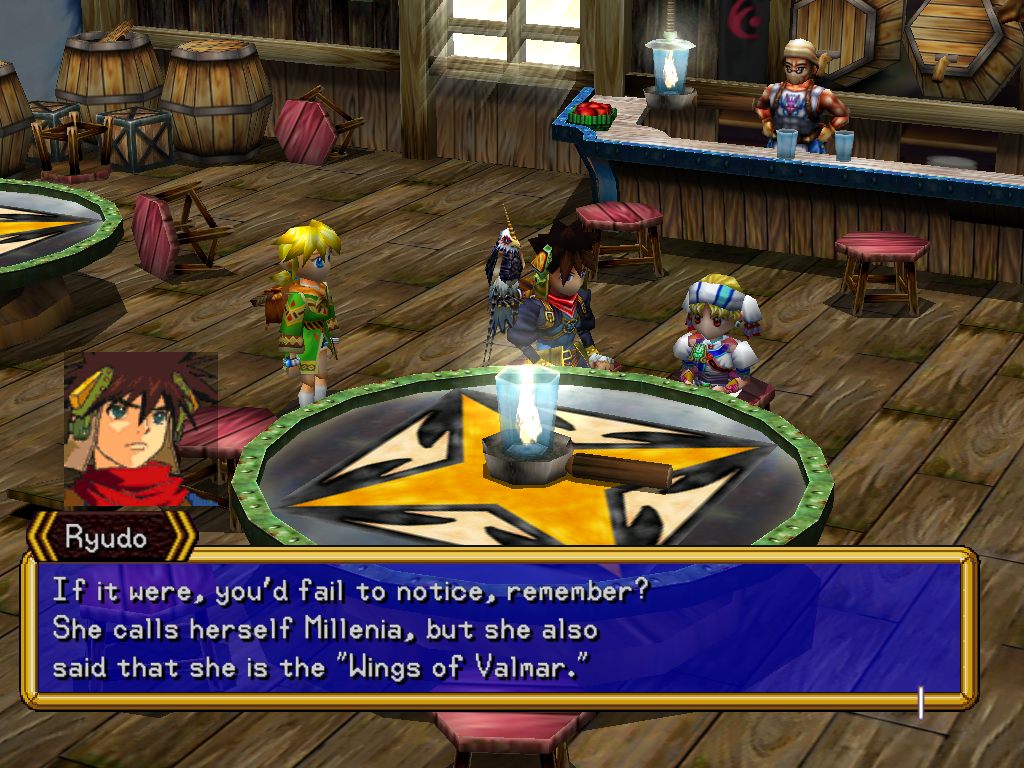This screenshot has width=1024, height=768.
Task: Advance the blue dialogue text box
Action: (x=498, y=628)
